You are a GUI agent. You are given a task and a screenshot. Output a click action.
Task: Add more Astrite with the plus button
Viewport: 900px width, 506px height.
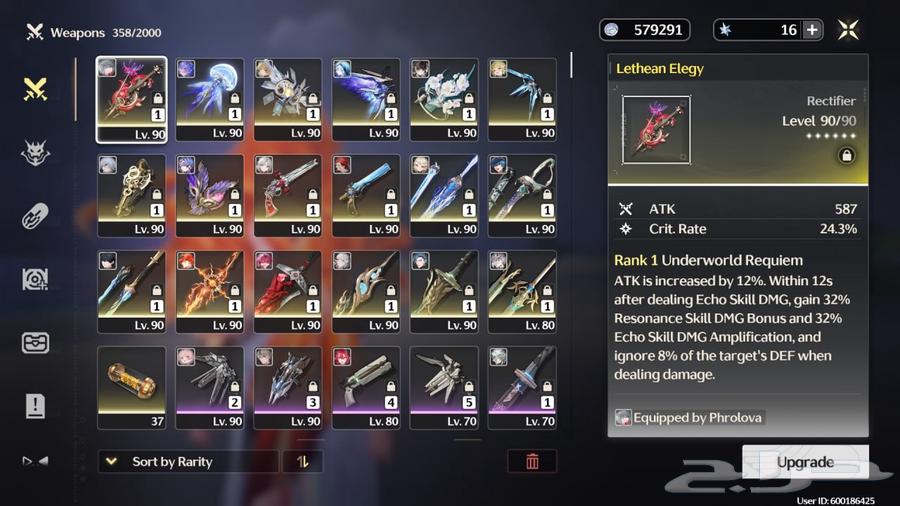(812, 30)
